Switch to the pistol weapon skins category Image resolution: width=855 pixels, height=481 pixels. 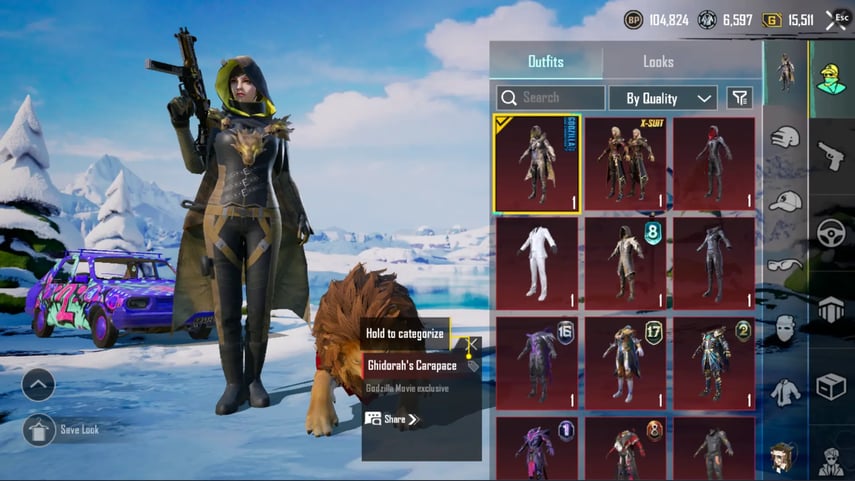click(831, 155)
